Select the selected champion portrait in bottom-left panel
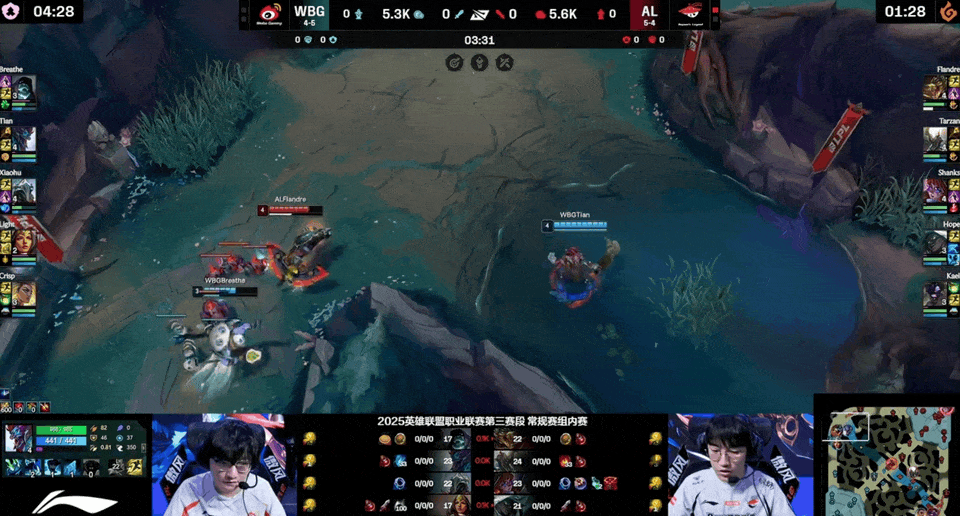 19,438
